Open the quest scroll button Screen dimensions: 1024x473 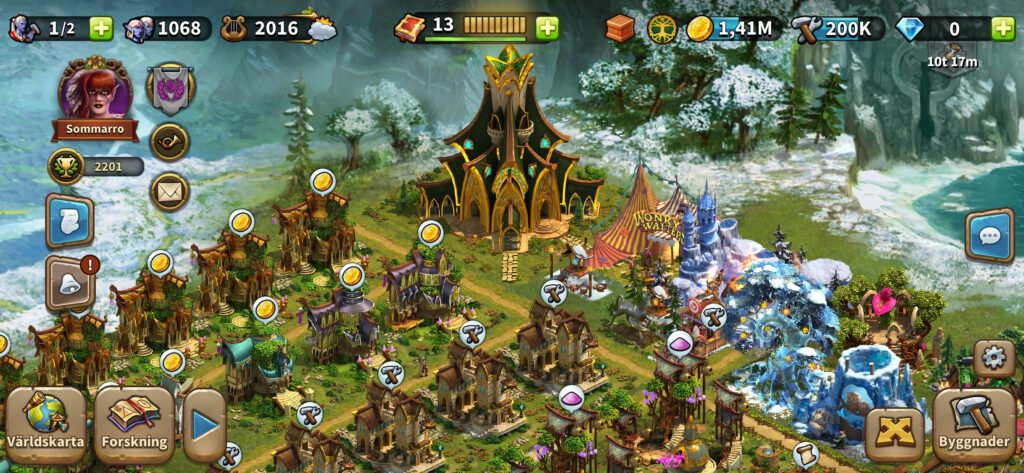tap(69, 222)
